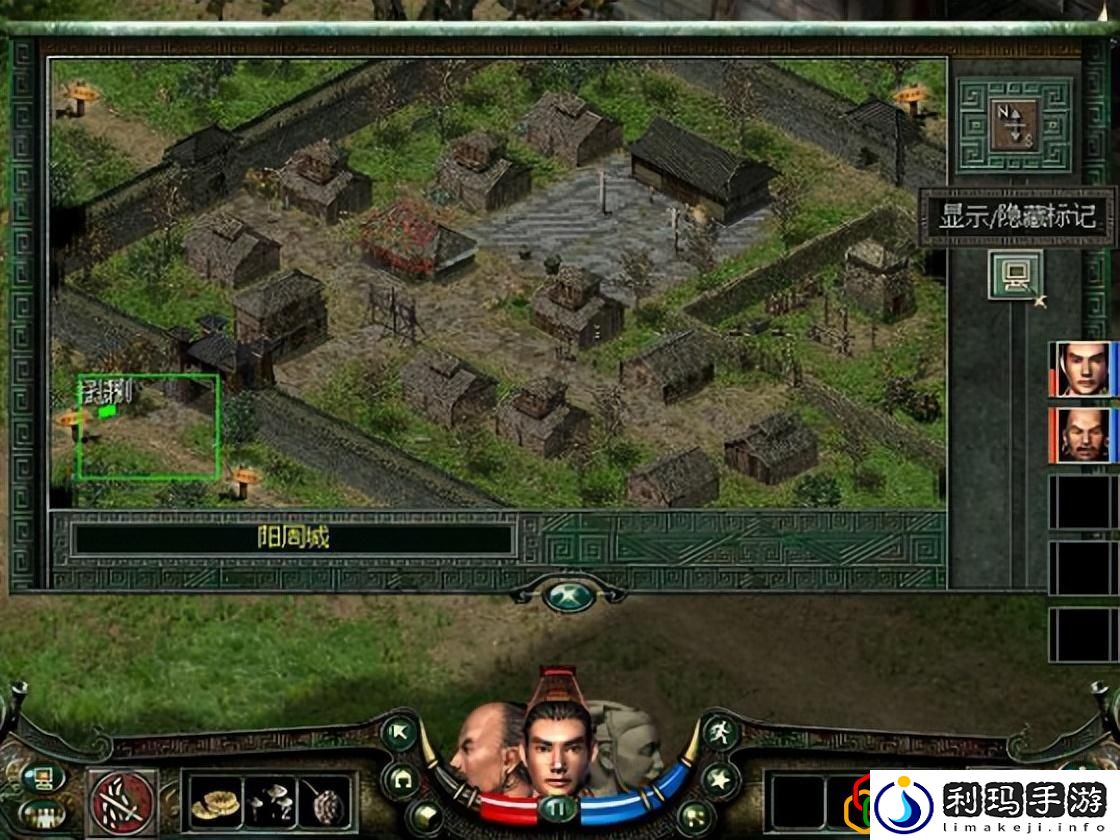The width and height of the screenshot is (1120, 840).
Task: Select the young man party portrait on sidebar
Action: click(x=1082, y=370)
